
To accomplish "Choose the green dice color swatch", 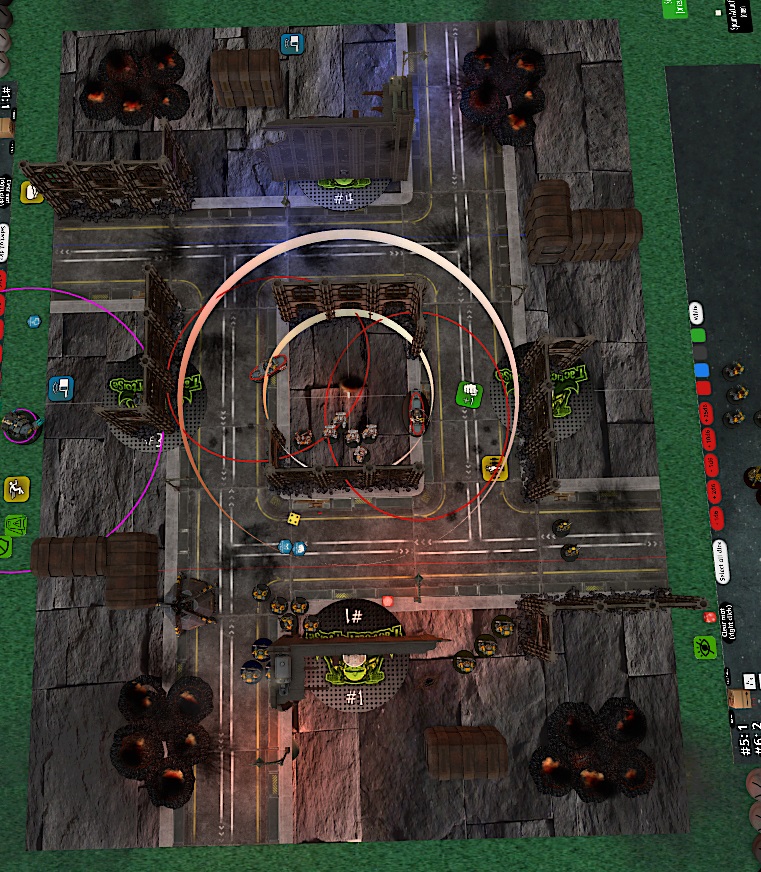I will click(x=698, y=335).
